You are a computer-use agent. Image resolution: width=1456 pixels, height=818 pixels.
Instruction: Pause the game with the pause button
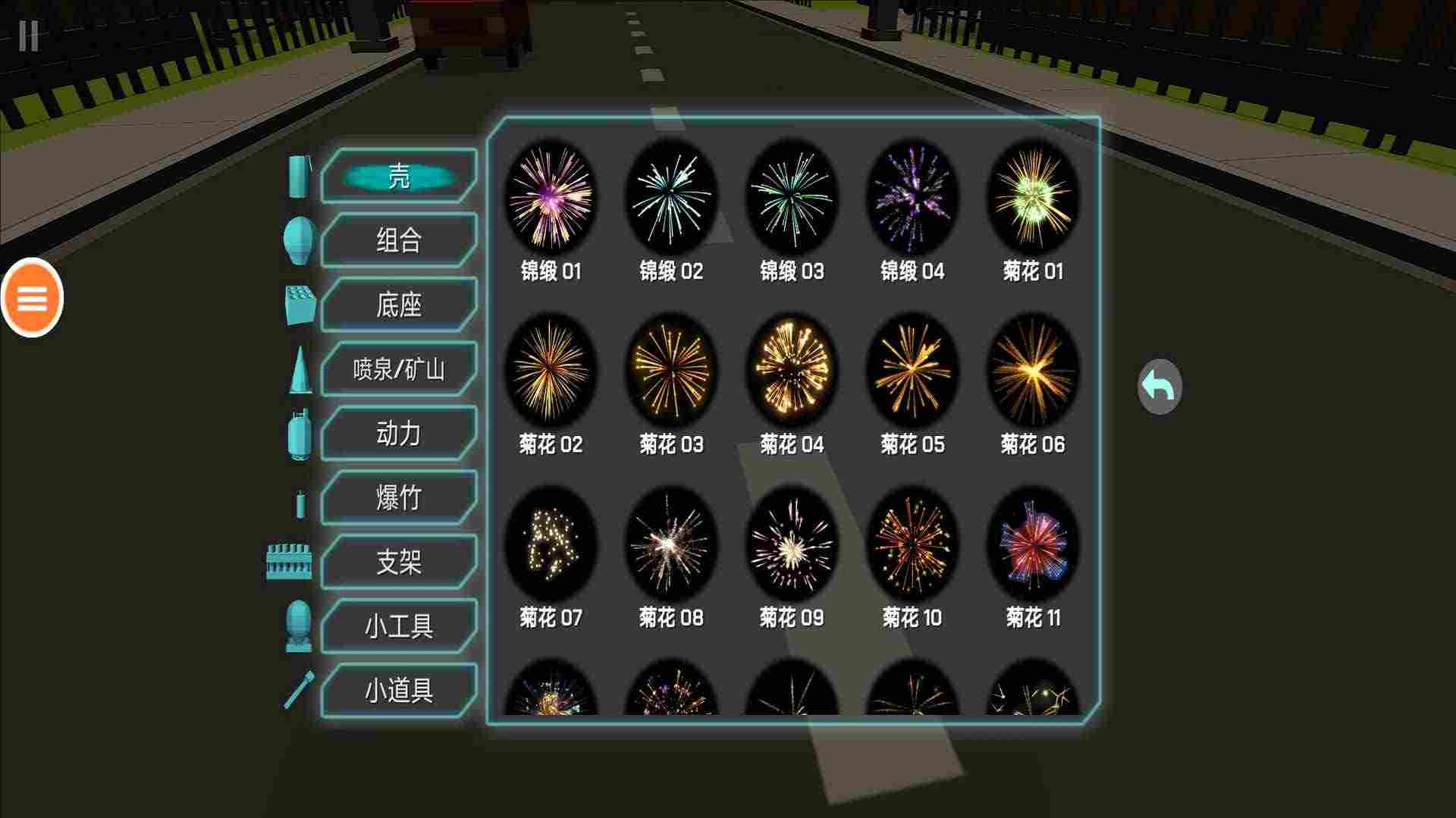tap(29, 37)
